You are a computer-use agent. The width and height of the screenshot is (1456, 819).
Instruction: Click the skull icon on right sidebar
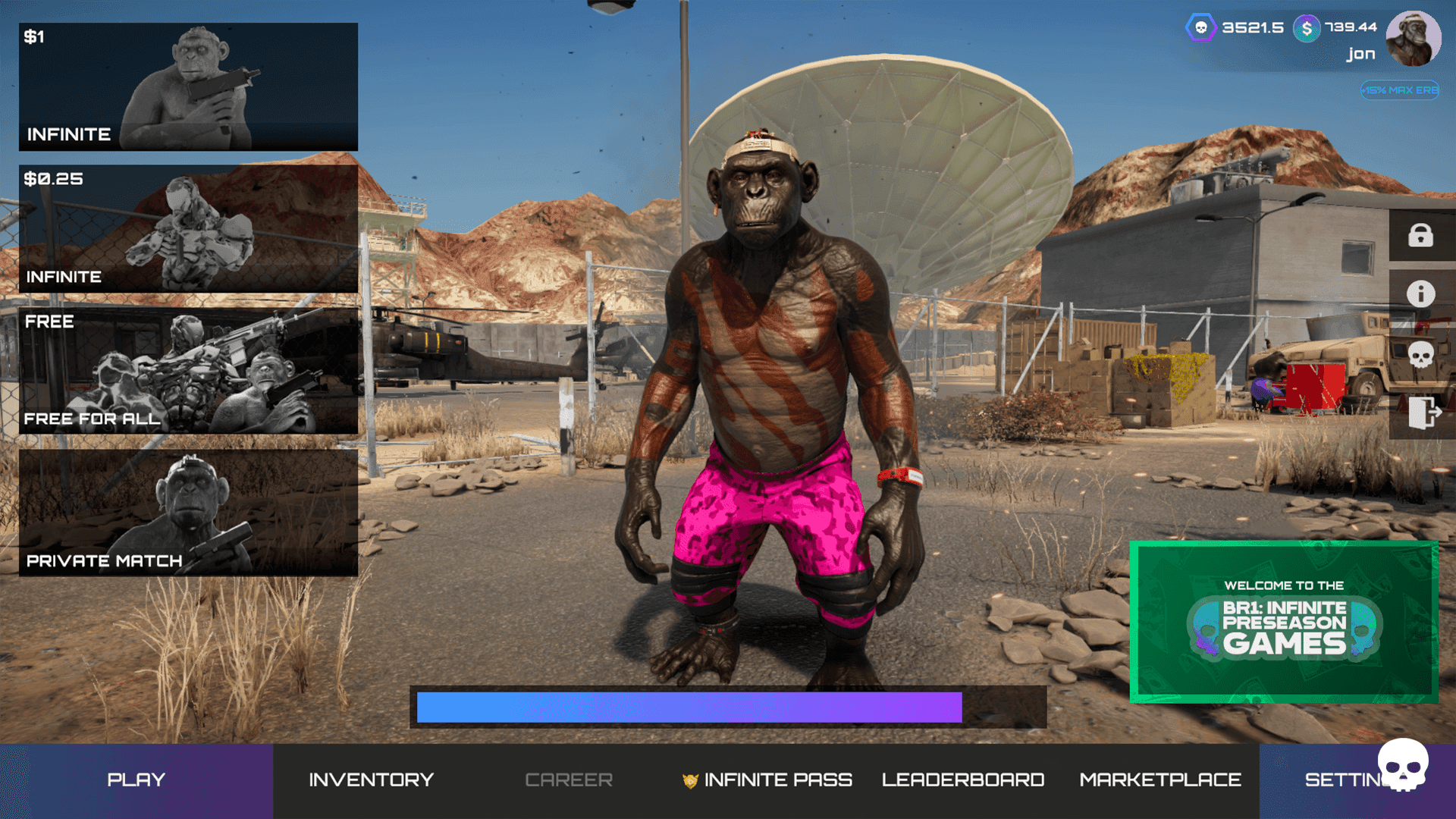(1422, 354)
